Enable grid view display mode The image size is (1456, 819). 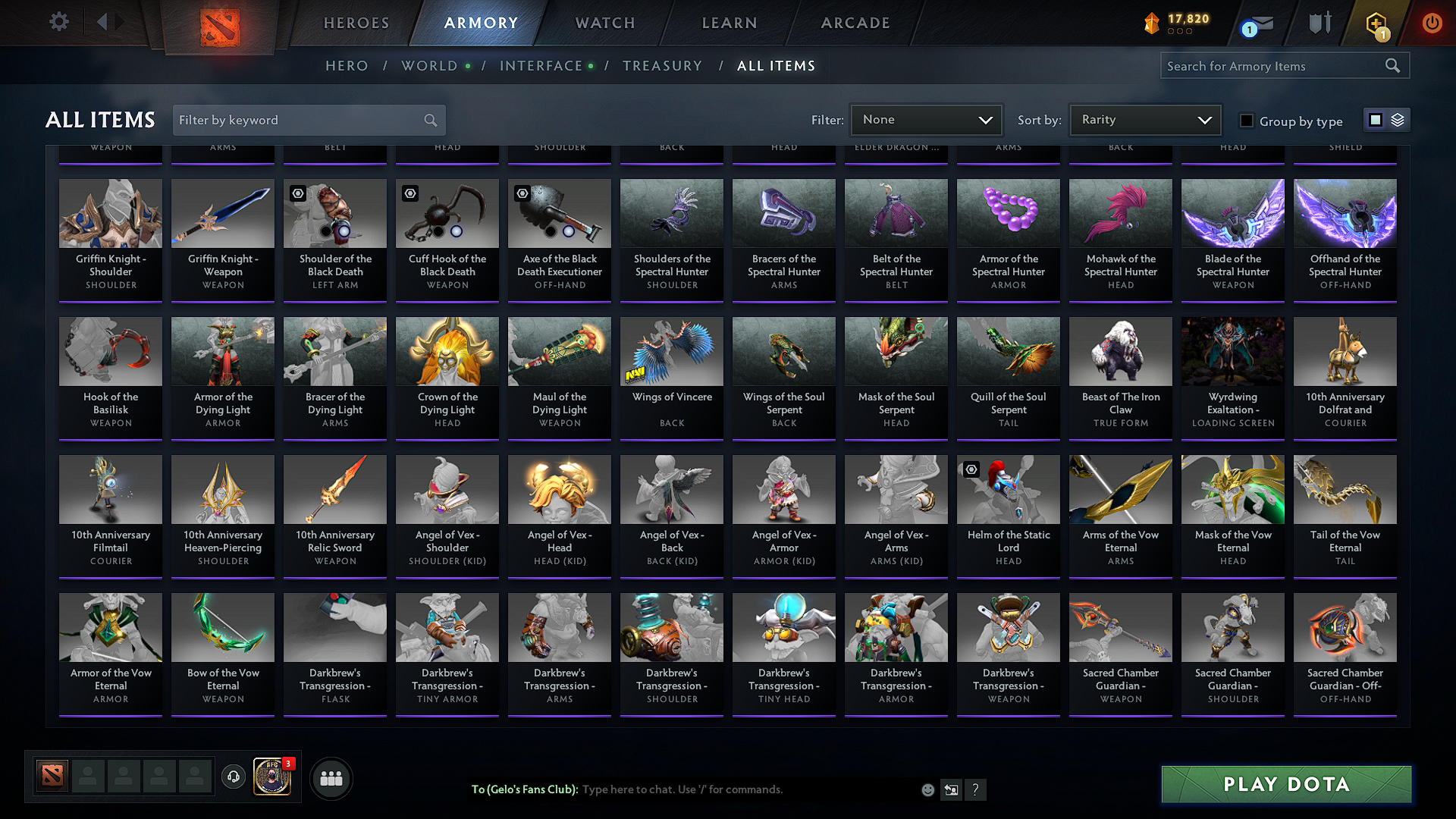[1375, 120]
